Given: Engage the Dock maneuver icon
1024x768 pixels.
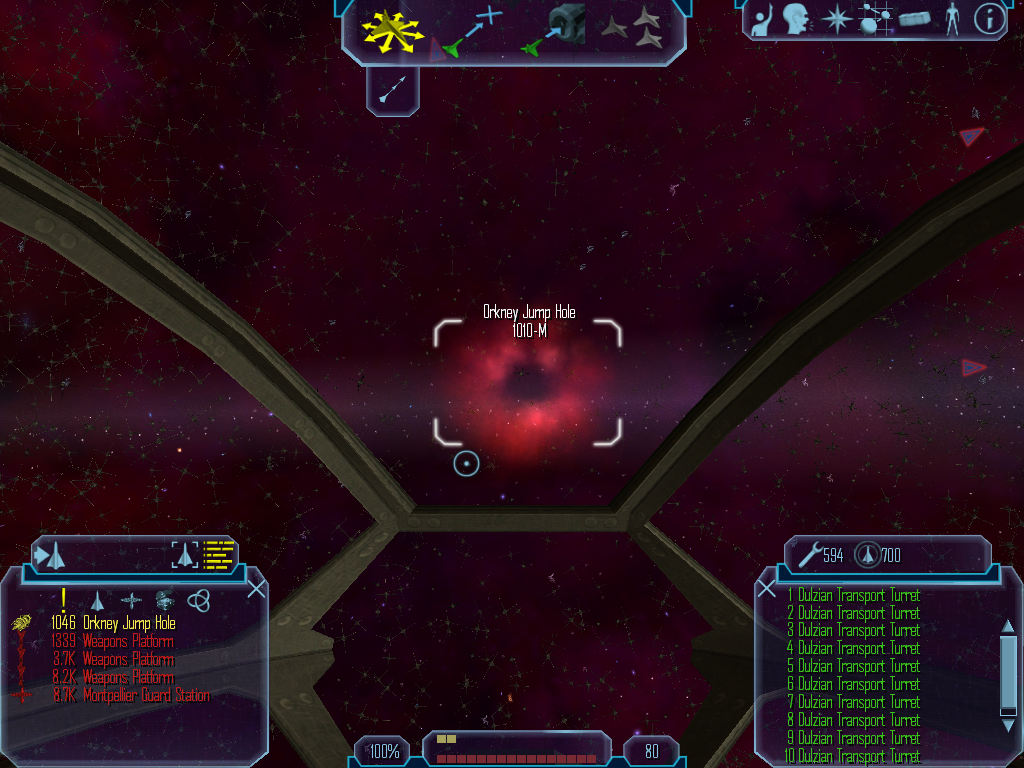Looking at the screenshot, I should [555, 29].
